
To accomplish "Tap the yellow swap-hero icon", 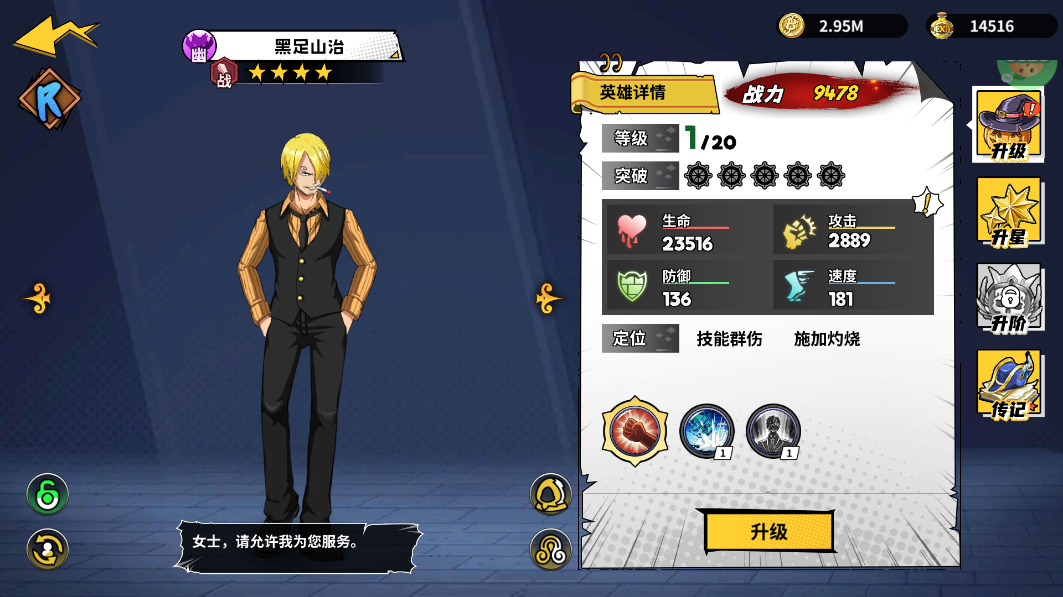I will point(47,548).
